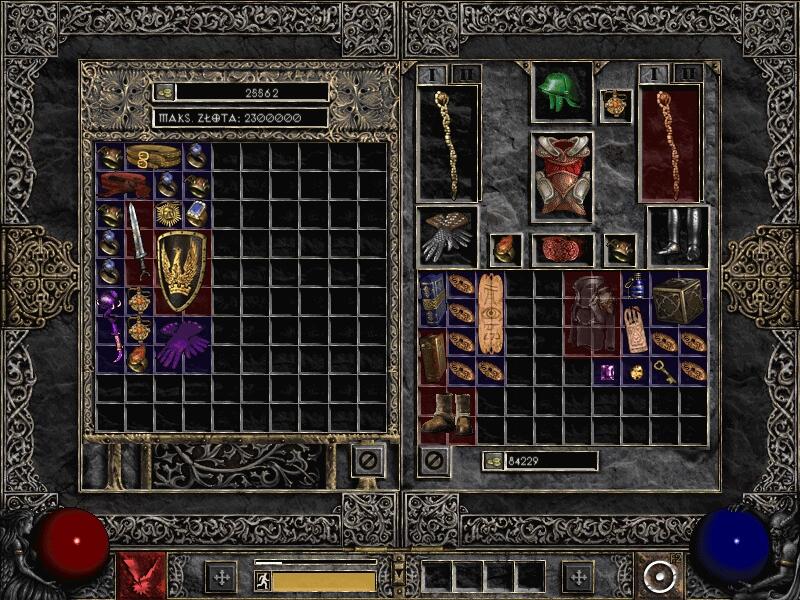This screenshot has height=600, width=800.
Task: Withdraw gold from the stash
Action: pyautogui.click(x=164, y=92)
